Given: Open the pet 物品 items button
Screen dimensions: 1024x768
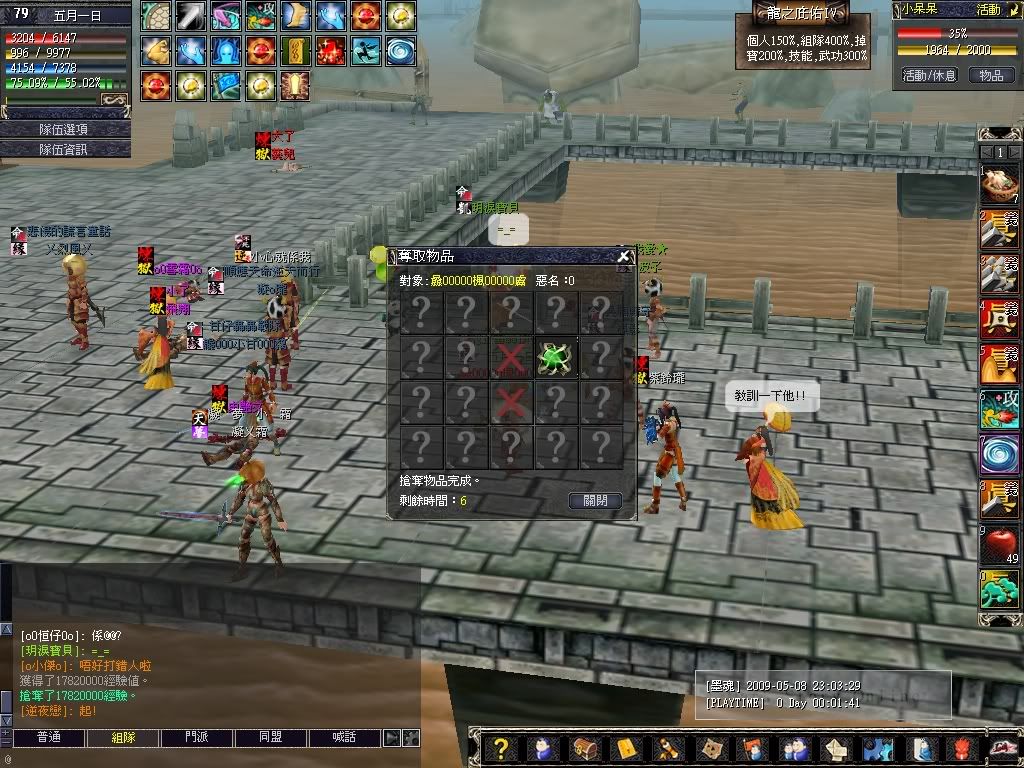Looking at the screenshot, I should (991, 75).
